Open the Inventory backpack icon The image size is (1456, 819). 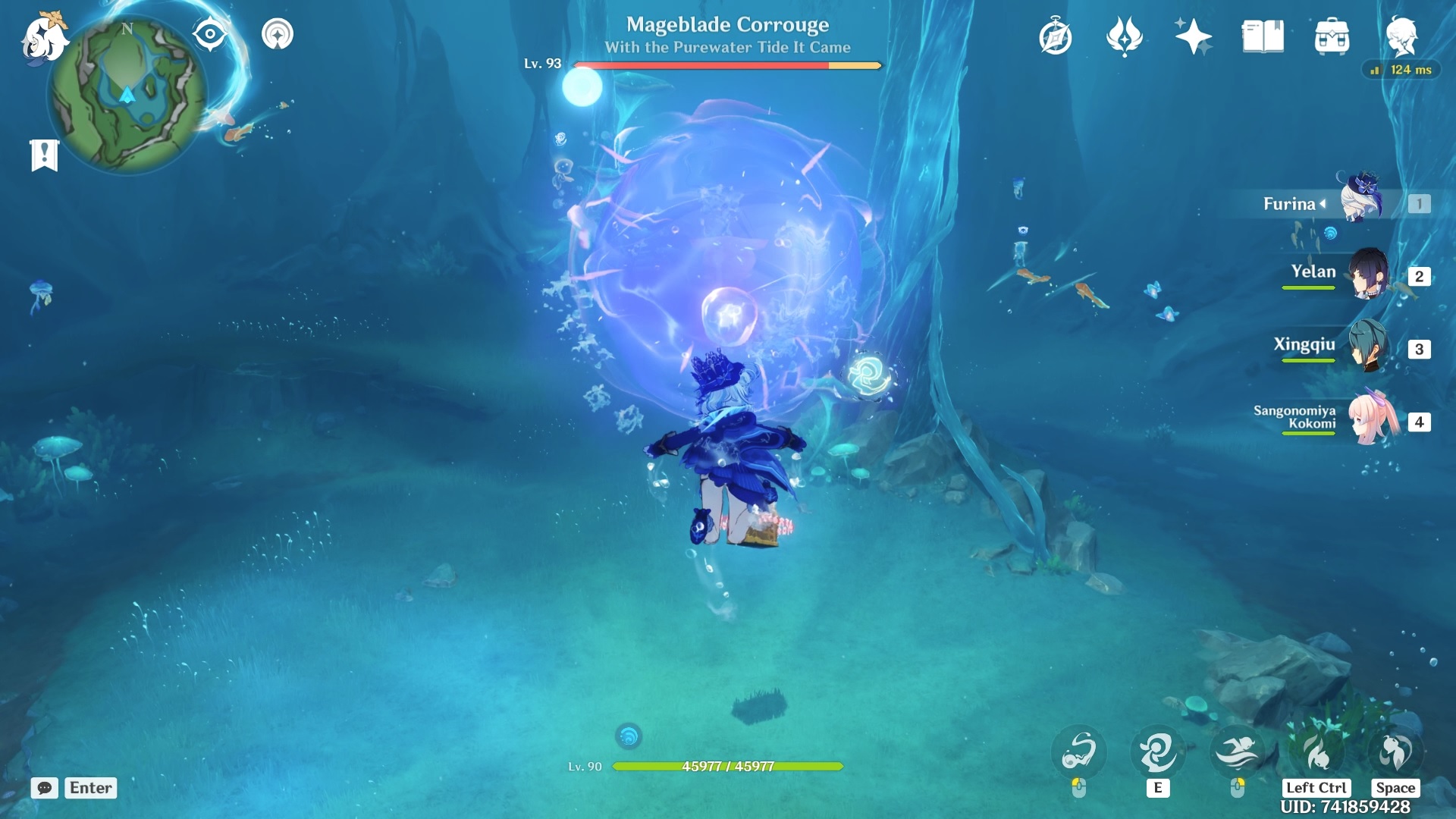tap(1332, 35)
